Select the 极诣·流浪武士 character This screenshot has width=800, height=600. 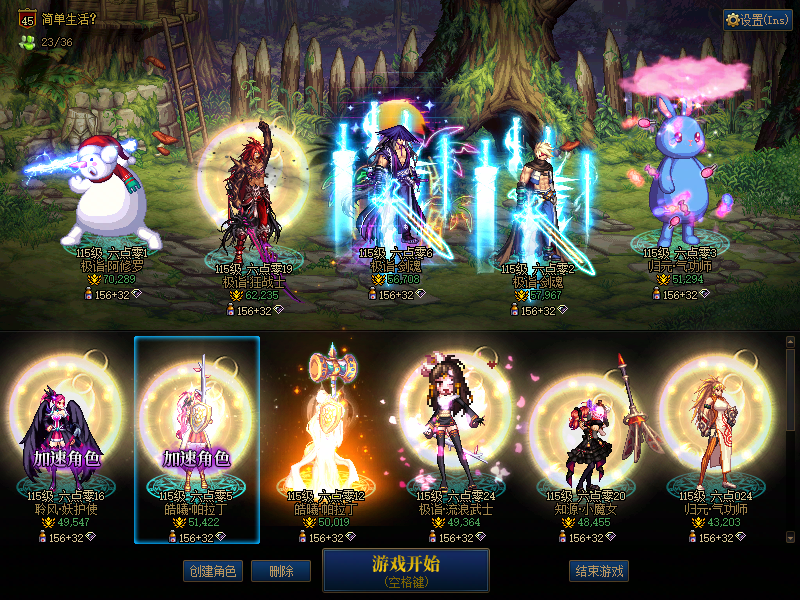point(457,430)
